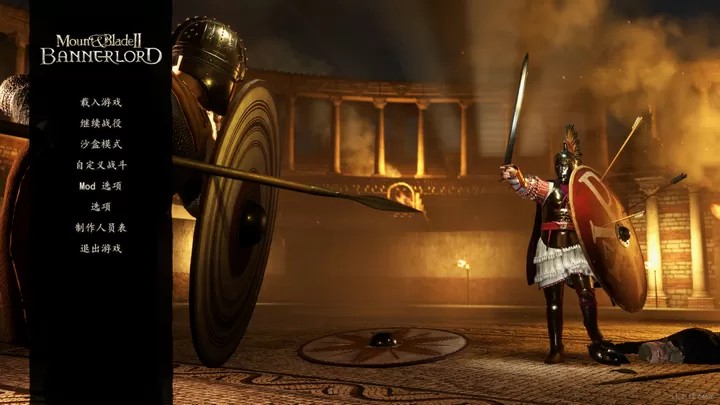This screenshot has height=405, width=720.
Task: Click 退出游戏 to exit the game
Action: 101,249
